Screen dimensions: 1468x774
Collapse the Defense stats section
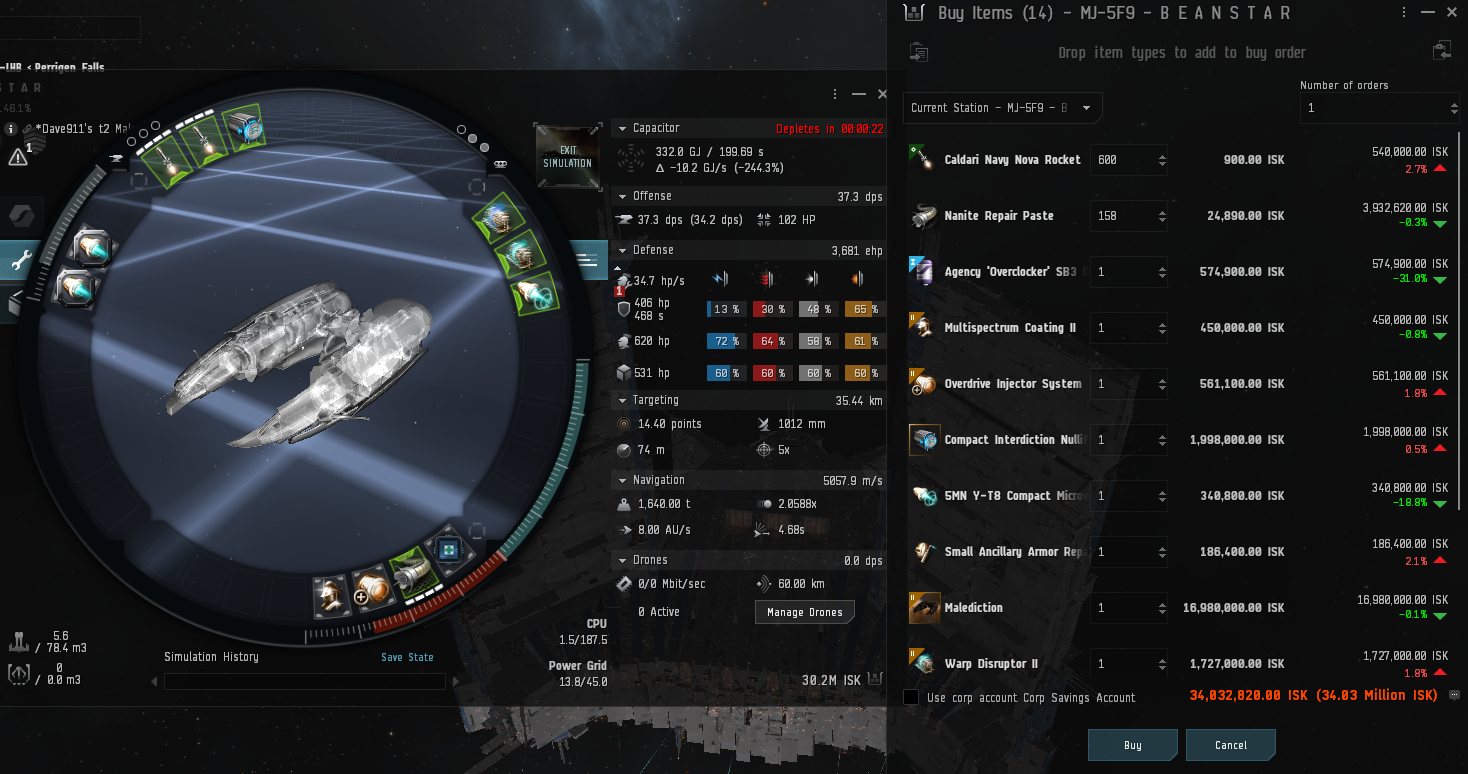pos(621,250)
